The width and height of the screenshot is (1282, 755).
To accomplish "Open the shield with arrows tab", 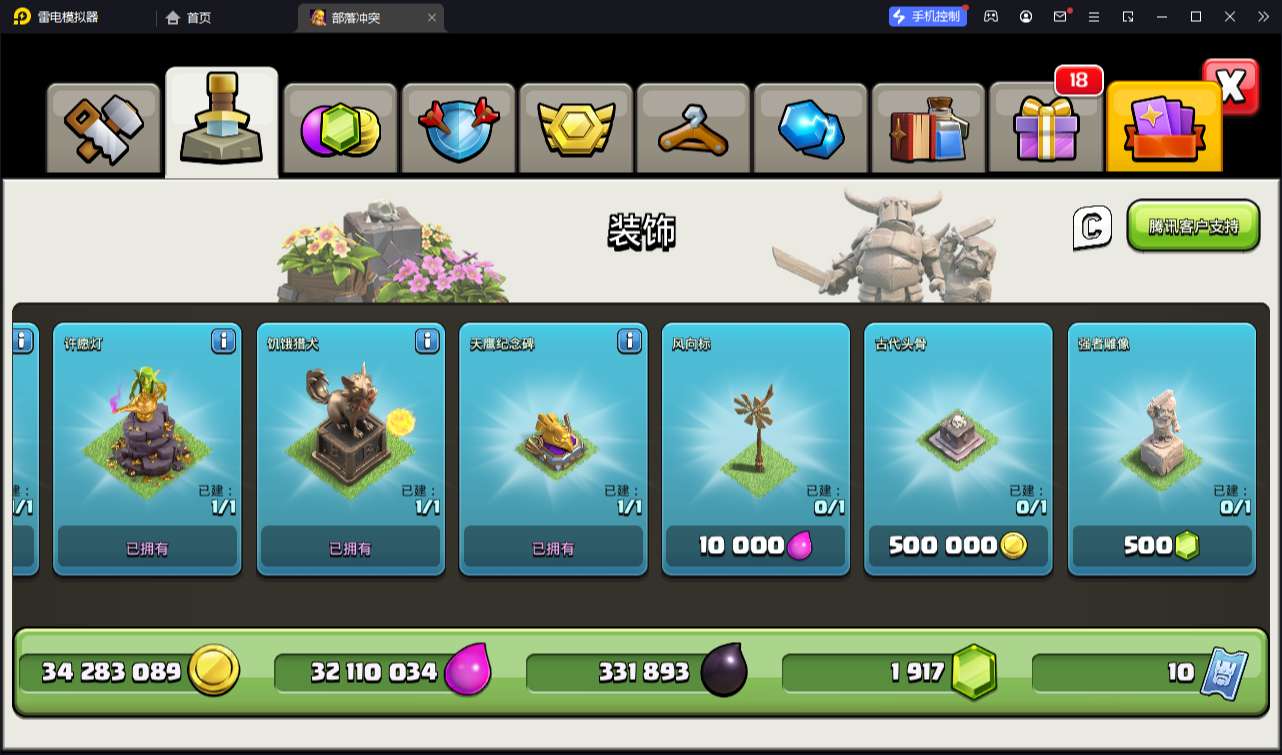I will tap(457, 129).
